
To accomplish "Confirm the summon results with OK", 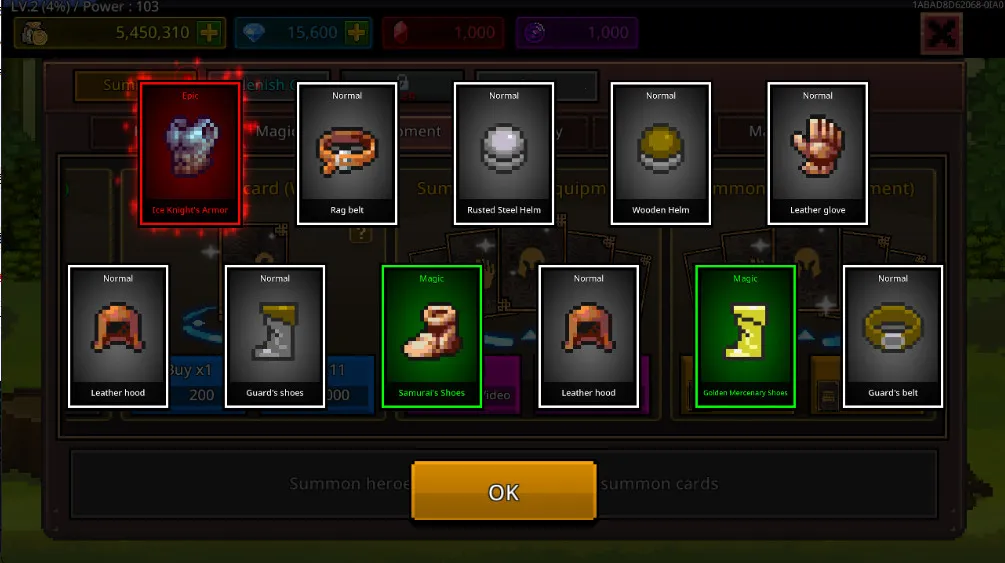I will pos(503,491).
